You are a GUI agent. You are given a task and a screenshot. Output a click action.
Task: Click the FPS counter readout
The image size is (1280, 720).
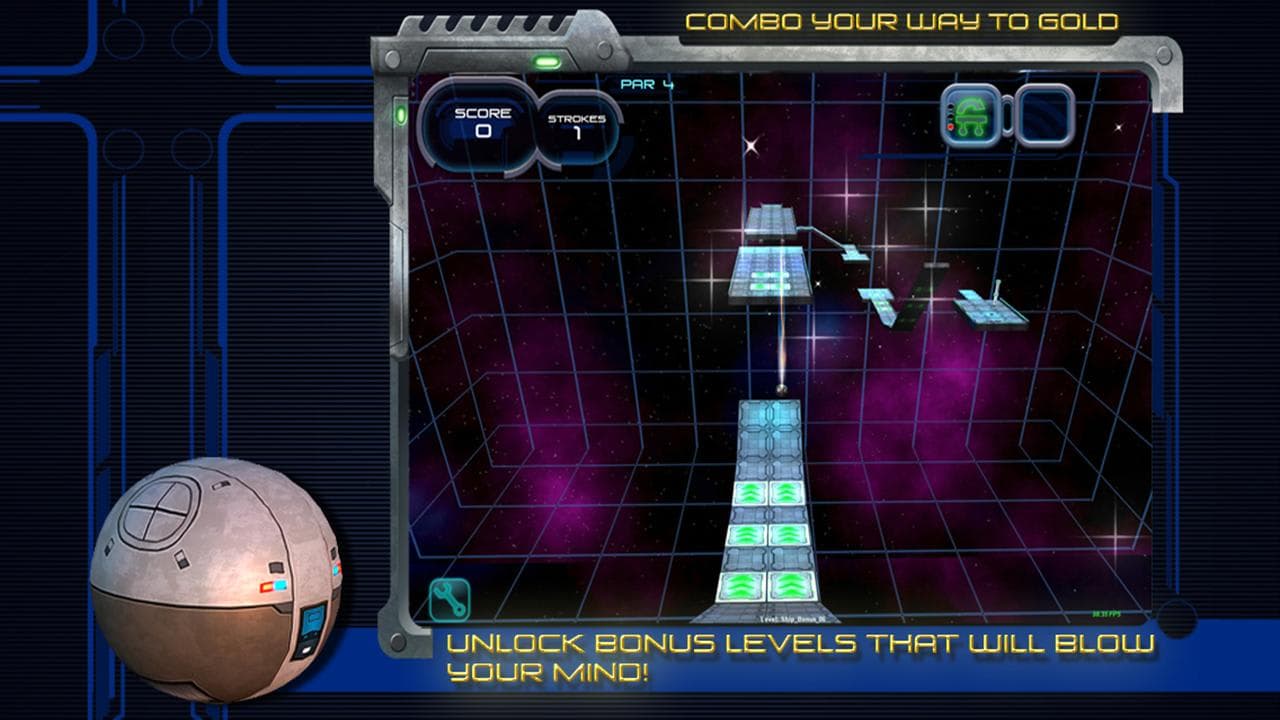pos(1106,613)
